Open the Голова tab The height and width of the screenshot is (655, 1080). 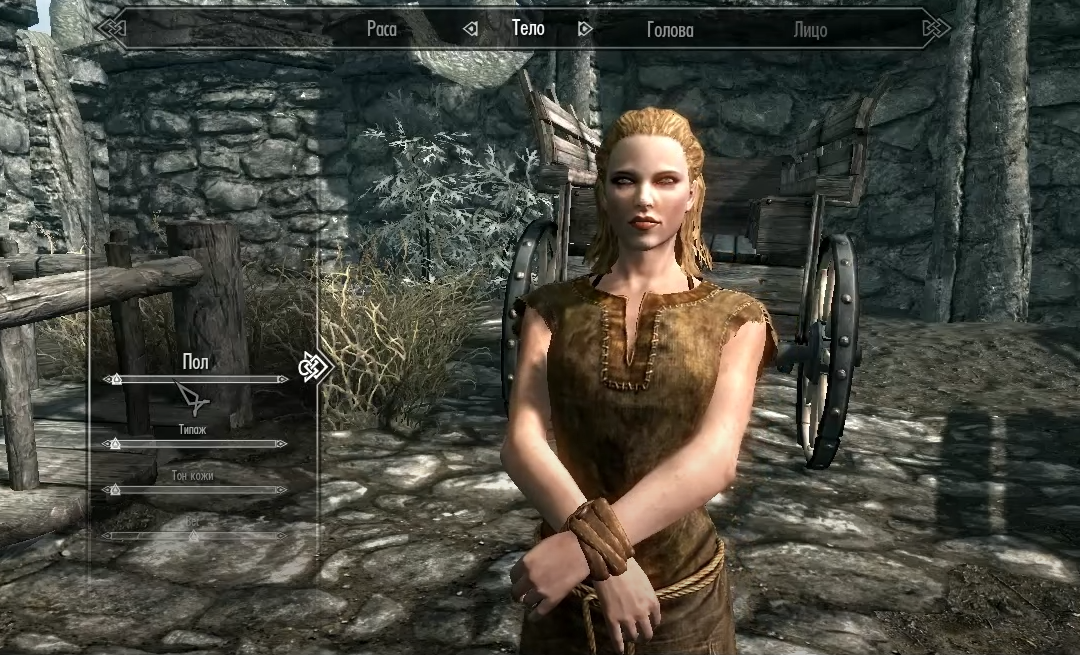point(670,30)
